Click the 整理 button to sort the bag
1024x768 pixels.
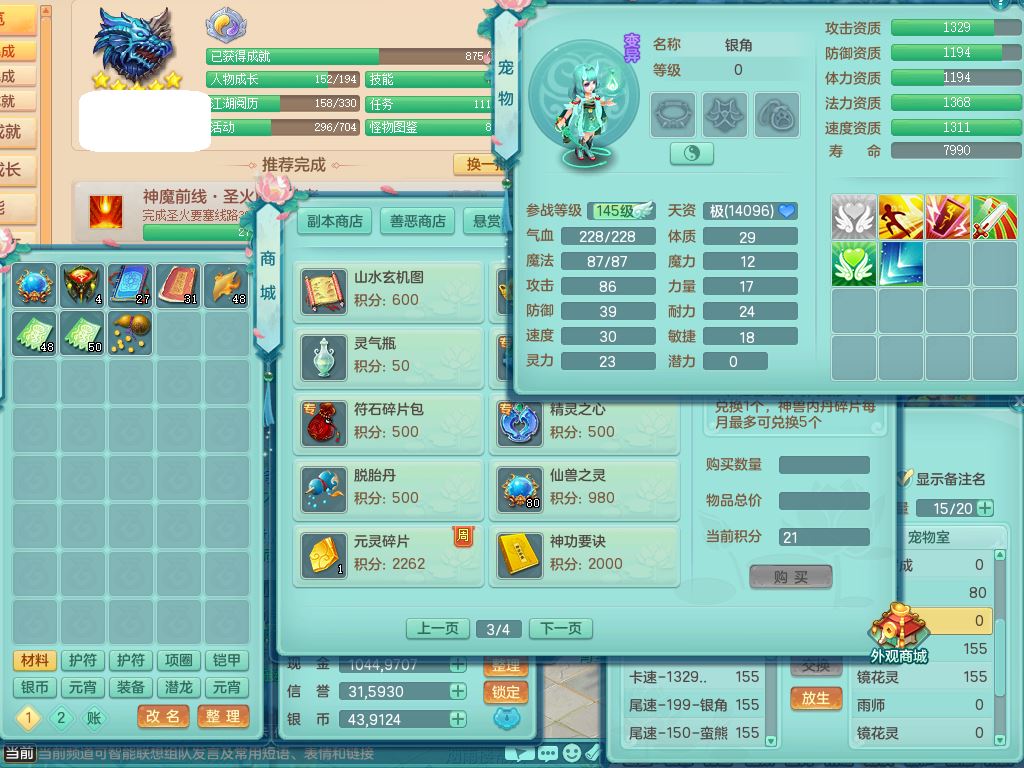[x=223, y=716]
